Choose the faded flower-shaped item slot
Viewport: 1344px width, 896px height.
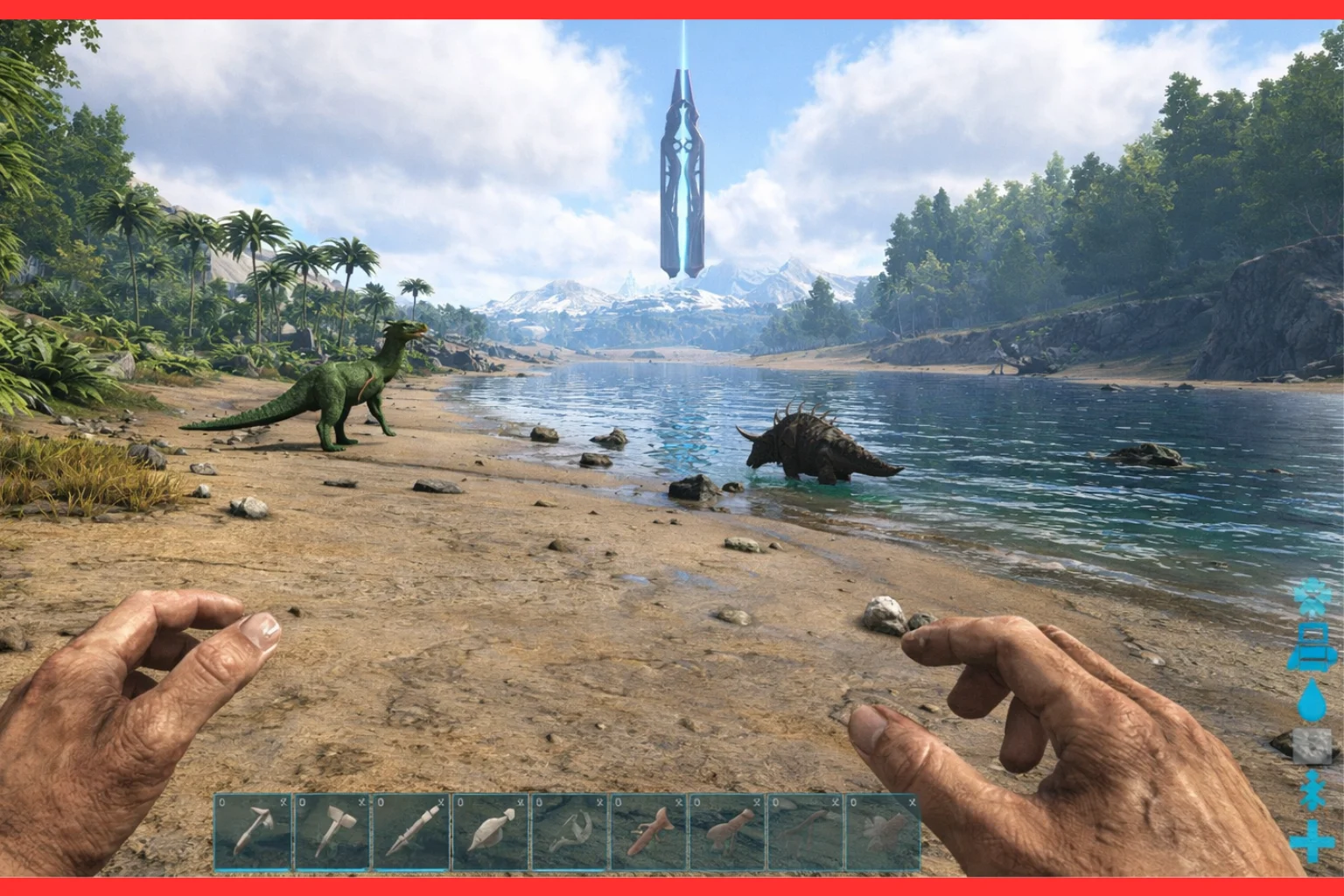point(882,832)
